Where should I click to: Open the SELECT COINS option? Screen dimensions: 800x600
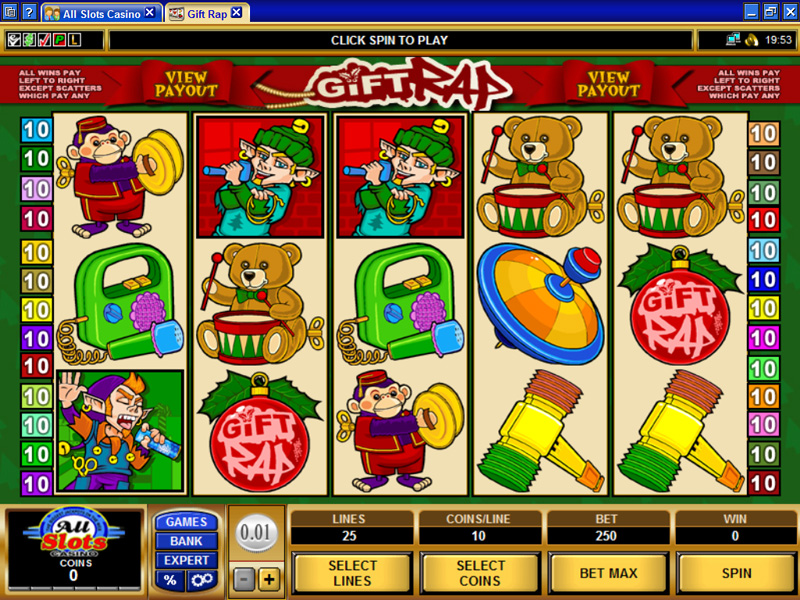[x=480, y=573]
